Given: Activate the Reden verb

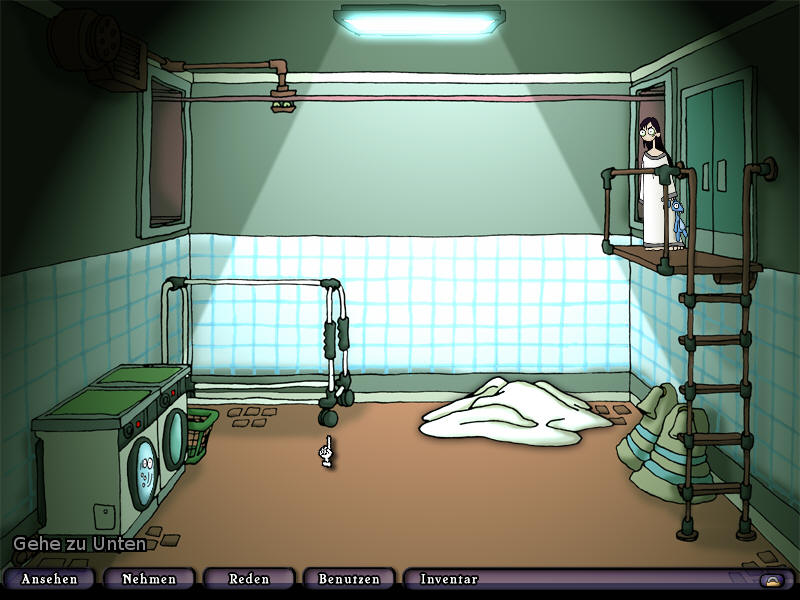Looking at the screenshot, I should pyautogui.click(x=249, y=579).
